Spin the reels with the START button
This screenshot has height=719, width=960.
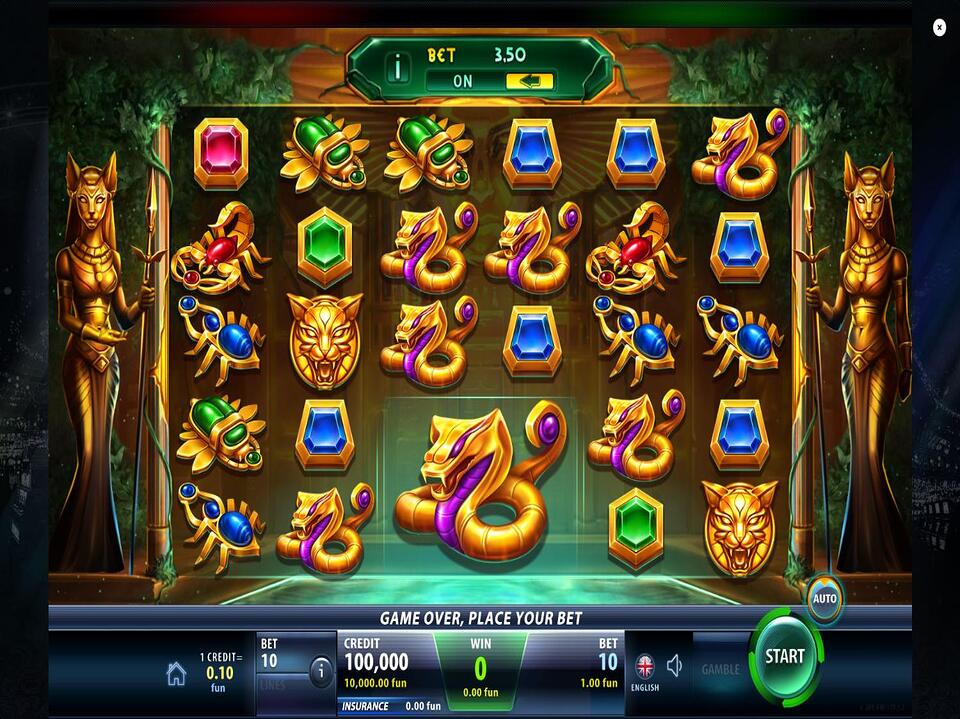point(785,657)
